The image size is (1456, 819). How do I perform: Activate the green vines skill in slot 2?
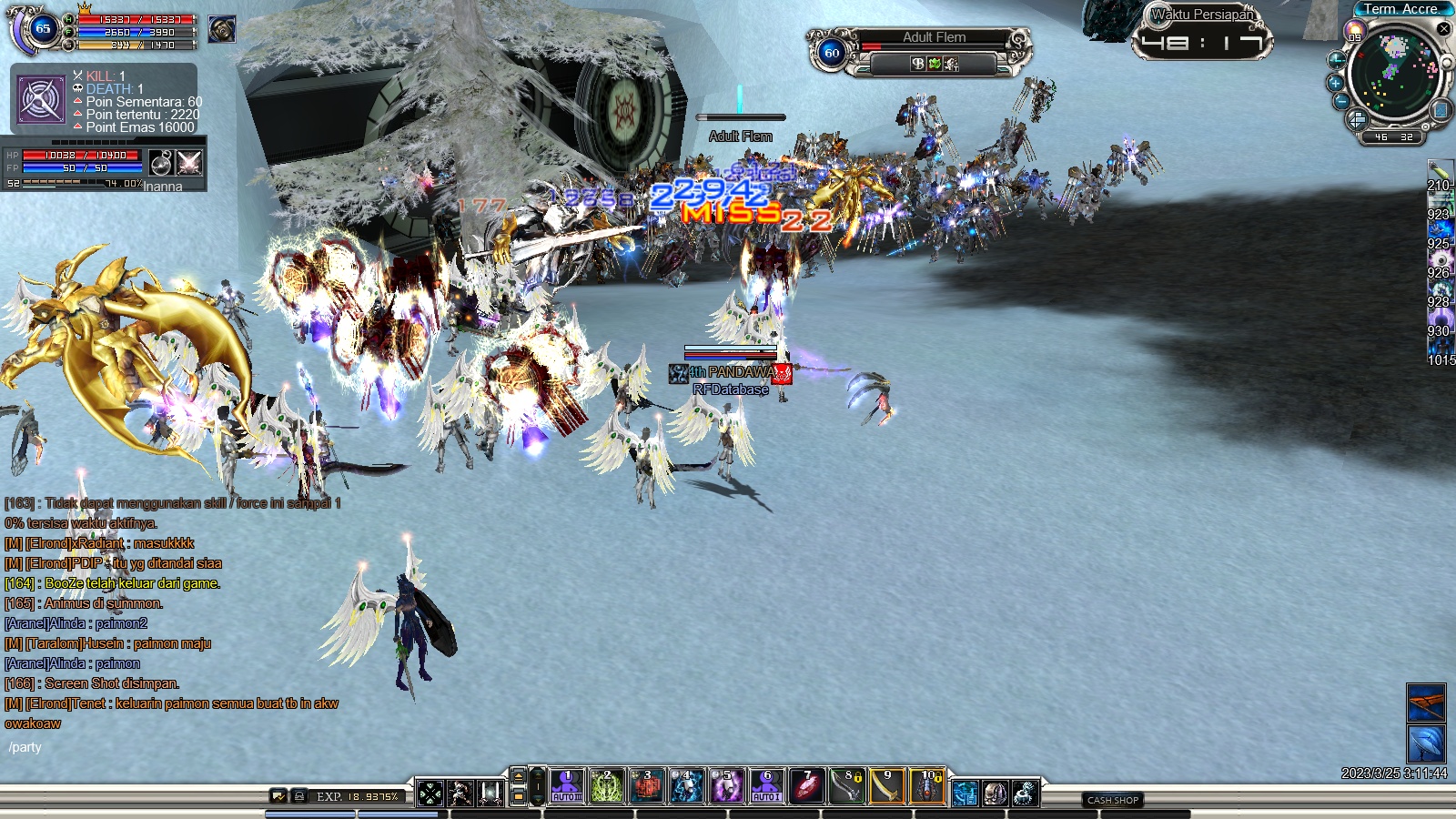point(607,786)
